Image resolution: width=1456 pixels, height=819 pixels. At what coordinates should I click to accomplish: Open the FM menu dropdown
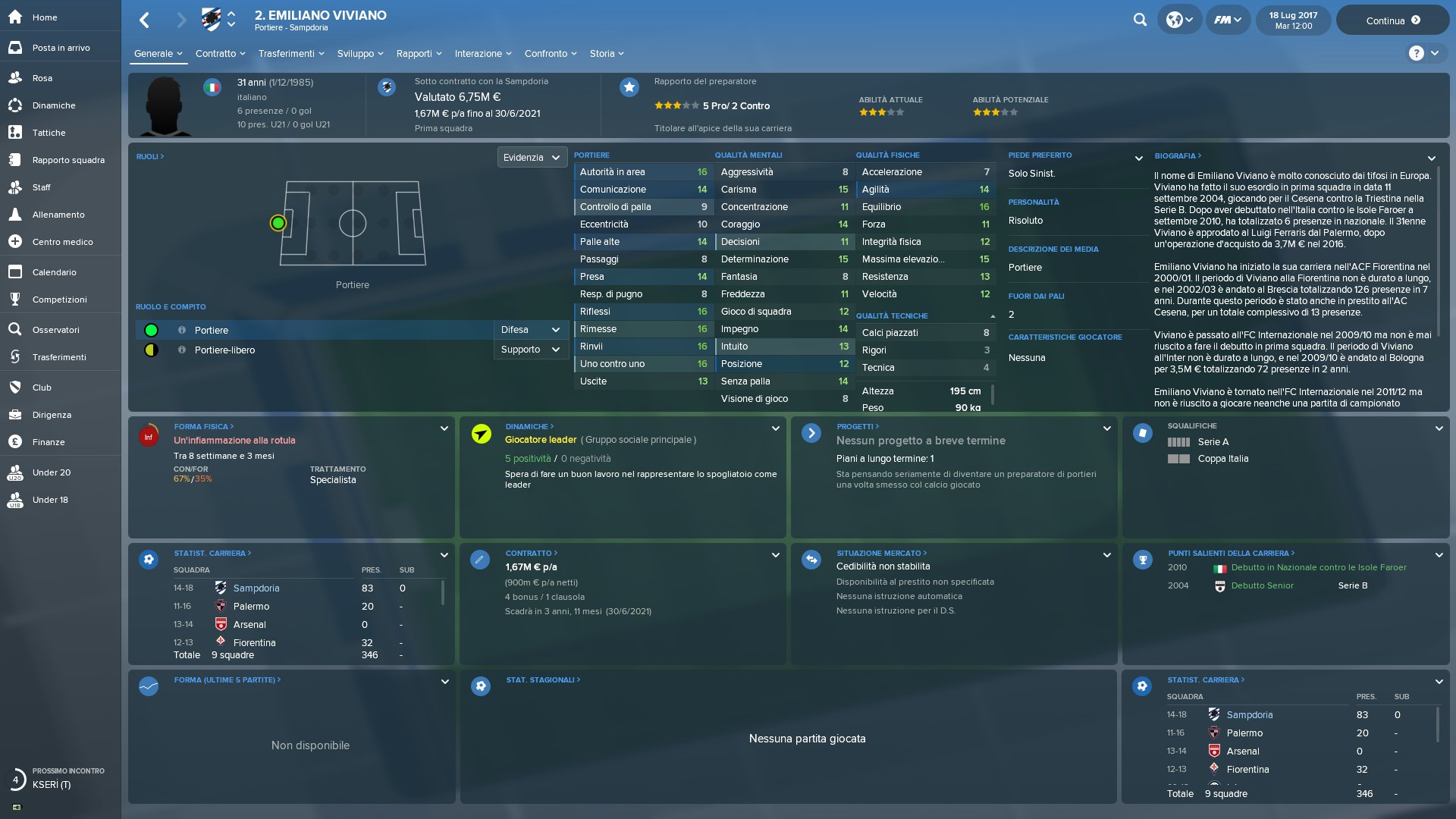[1227, 20]
